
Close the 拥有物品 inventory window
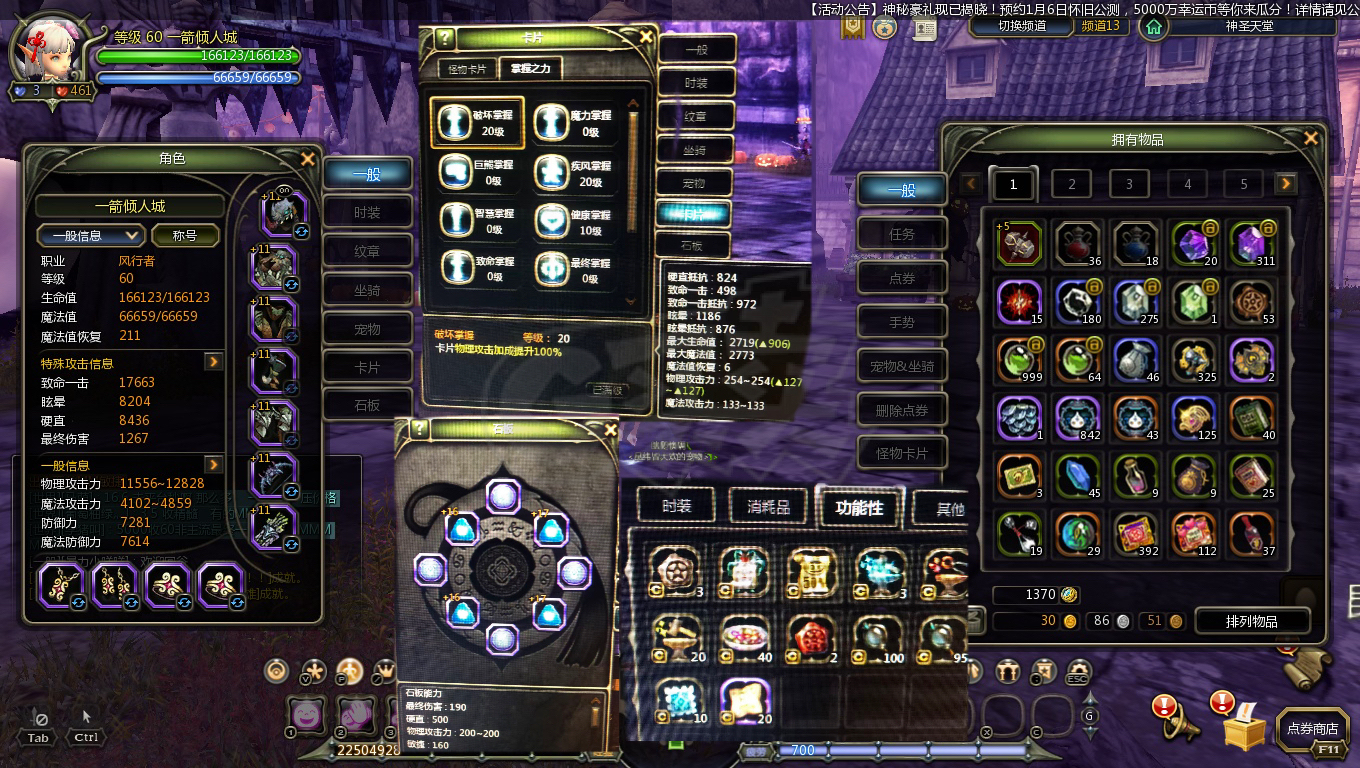pyautogui.click(x=1311, y=138)
